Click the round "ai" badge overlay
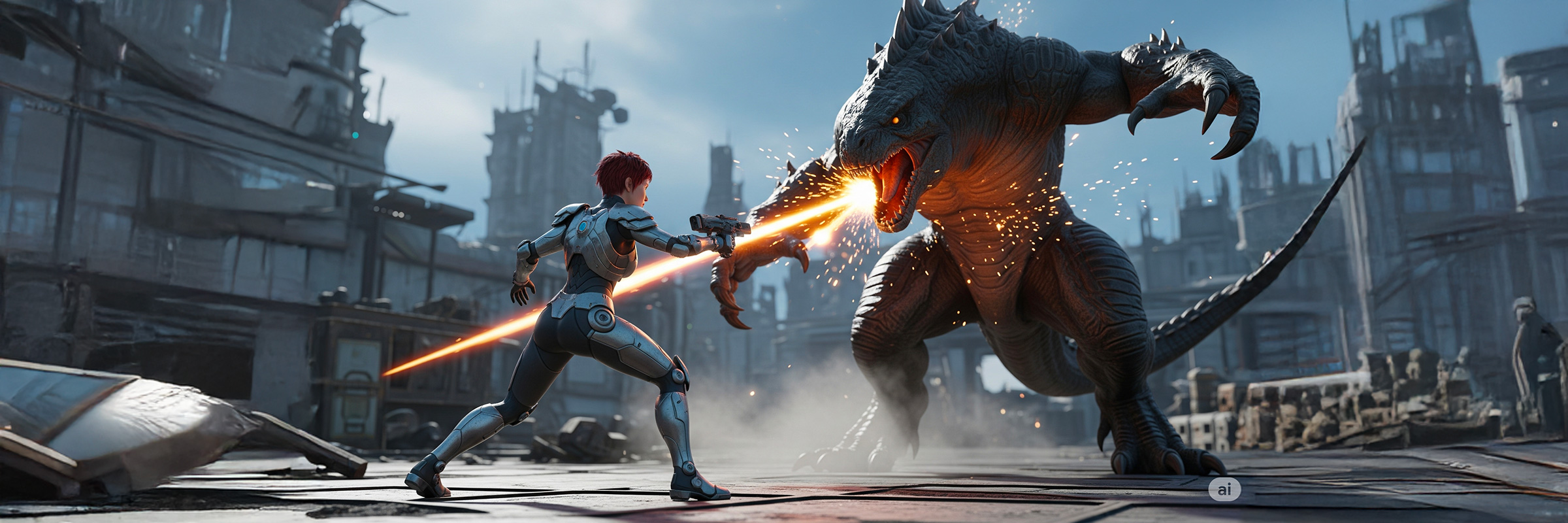The image size is (1568, 523). 1224,488
